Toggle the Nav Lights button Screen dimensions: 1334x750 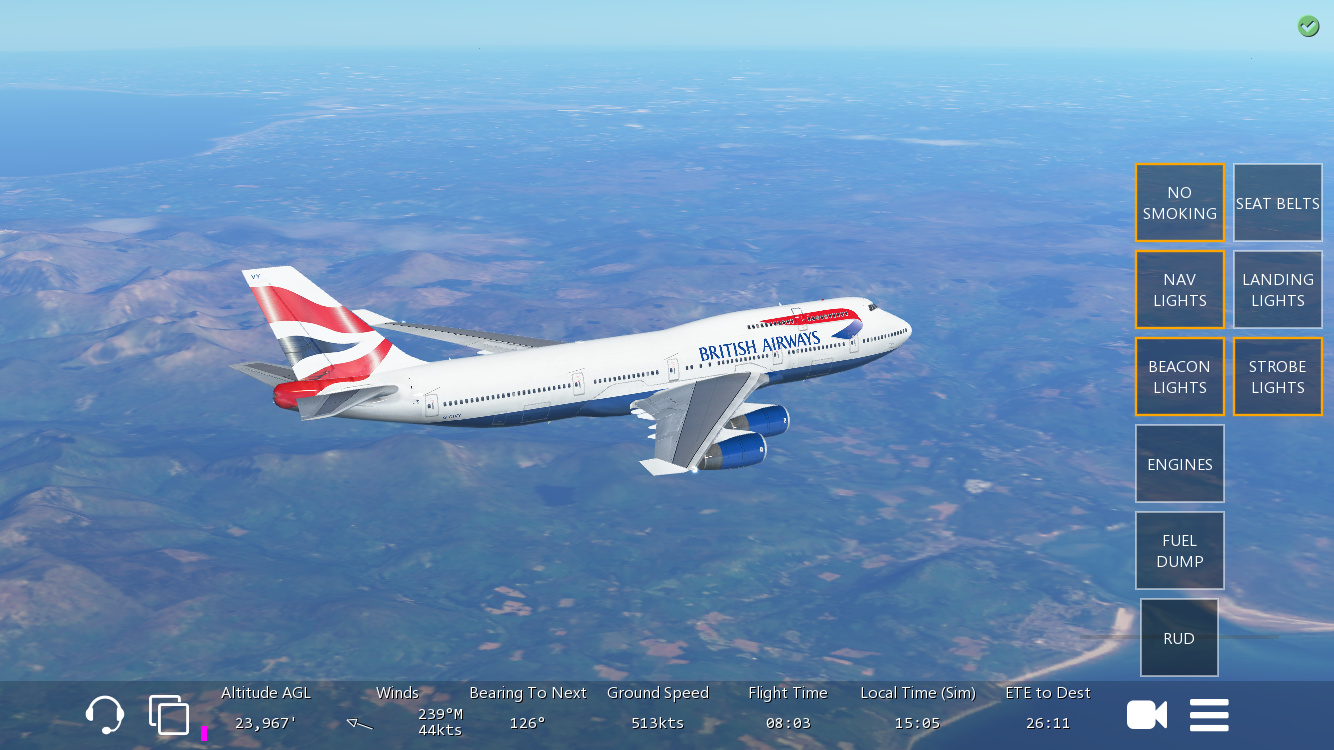tap(1179, 290)
